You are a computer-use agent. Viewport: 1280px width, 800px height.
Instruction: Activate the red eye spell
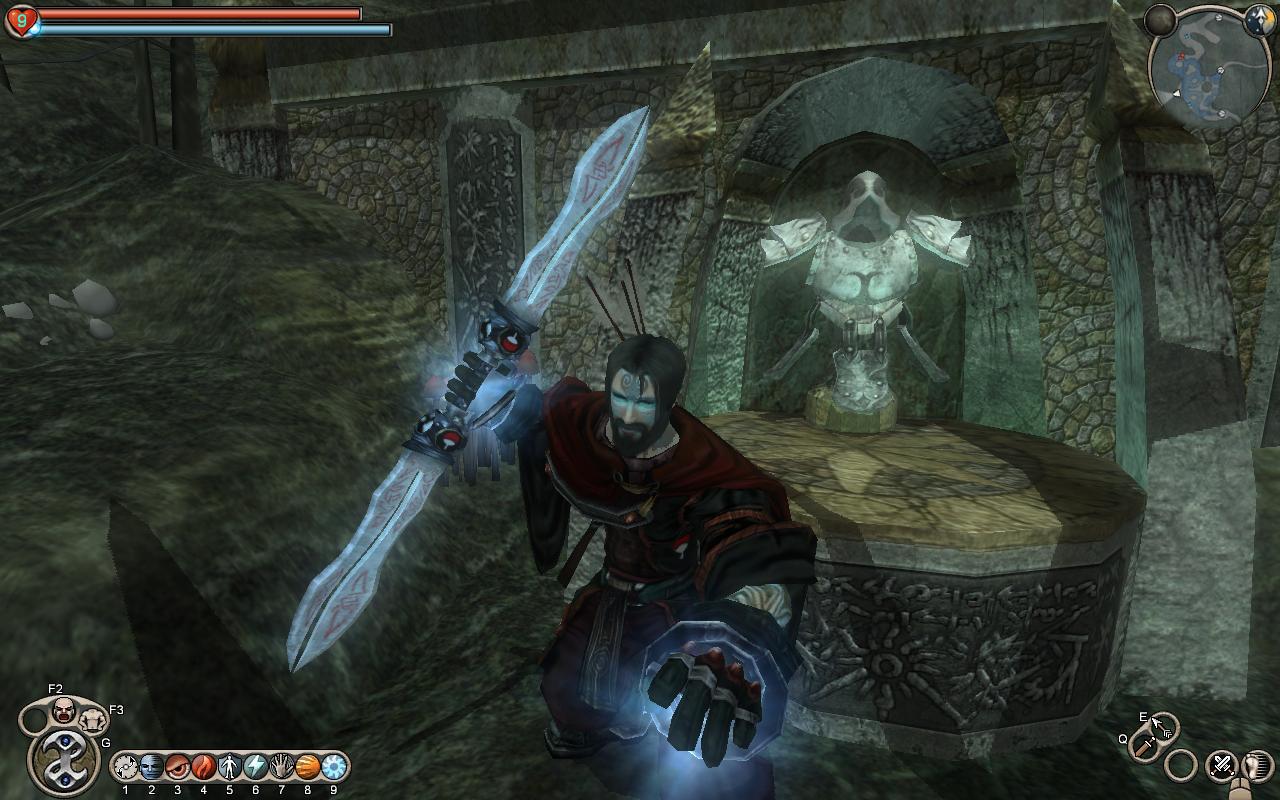pos(177,767)
